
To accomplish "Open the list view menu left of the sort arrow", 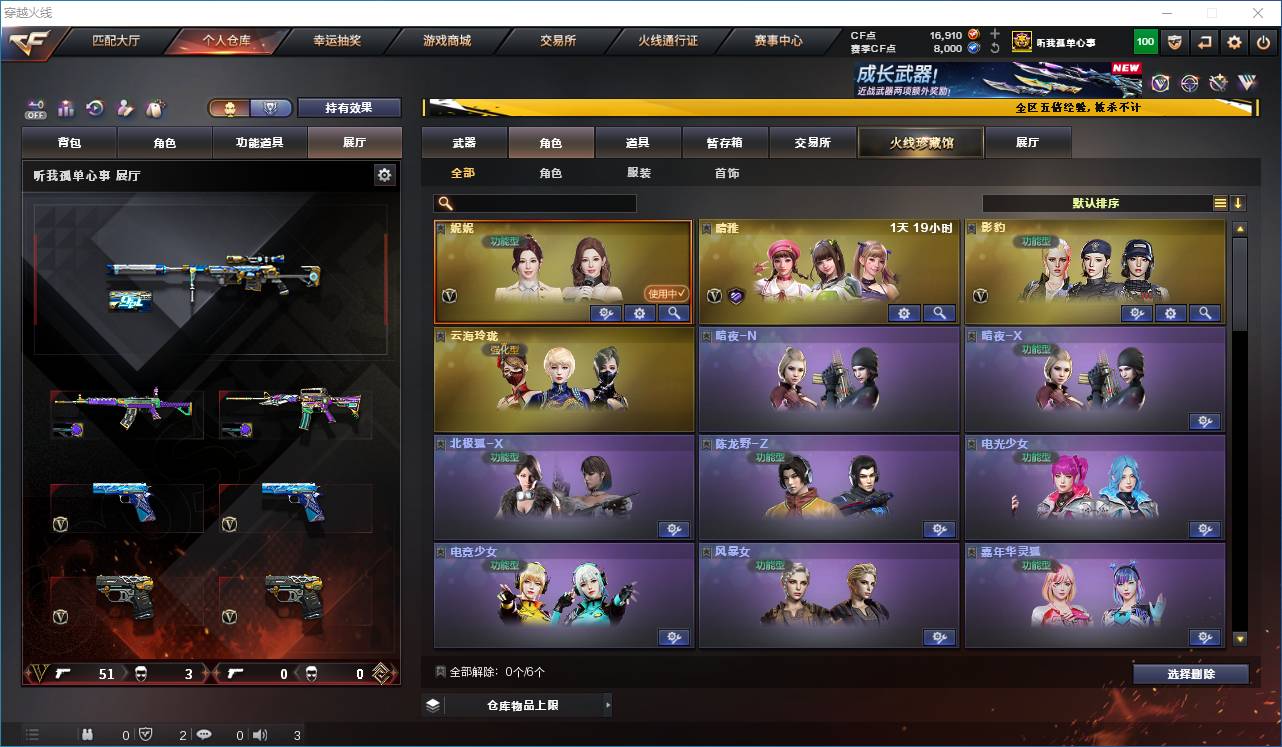I will pos(1221,202).
